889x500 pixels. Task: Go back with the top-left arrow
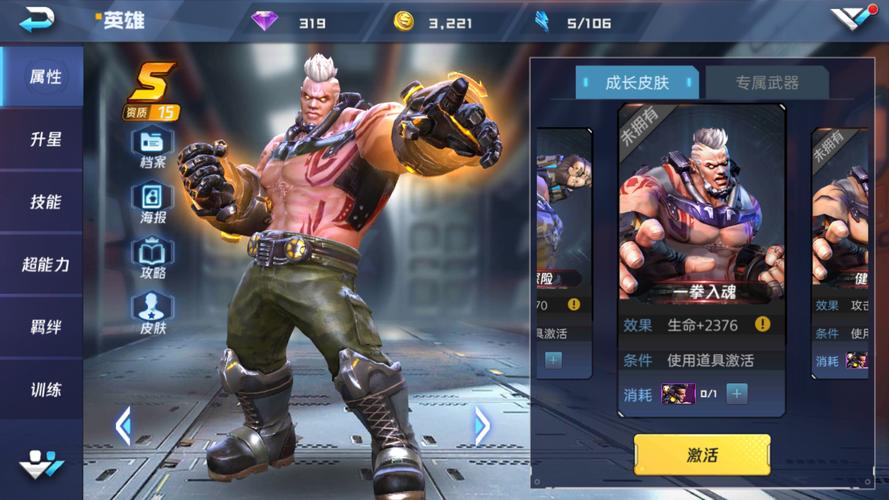[37, 18]
